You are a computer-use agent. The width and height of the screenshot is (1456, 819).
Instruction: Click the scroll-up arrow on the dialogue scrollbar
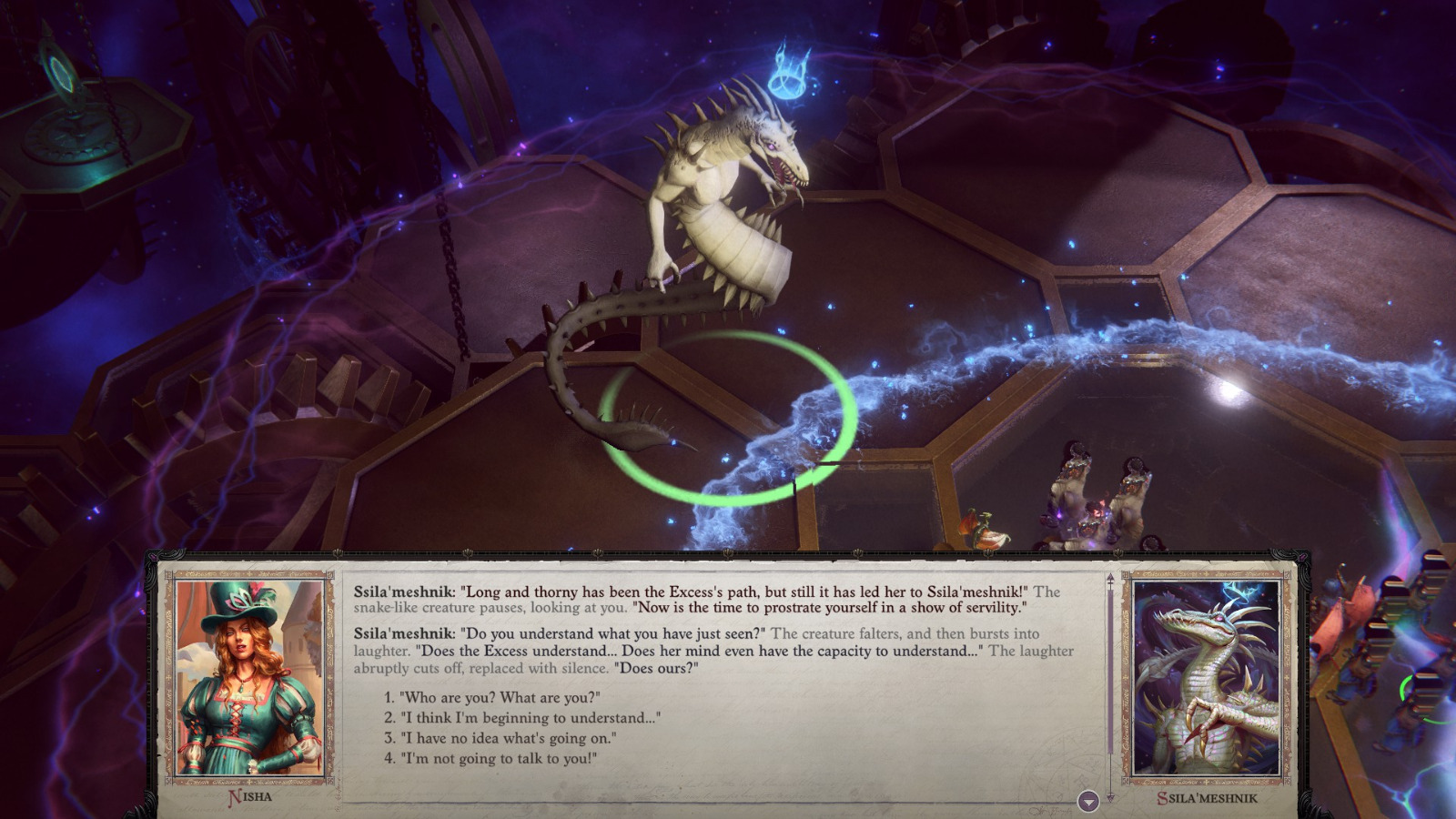pos(1109,577)
